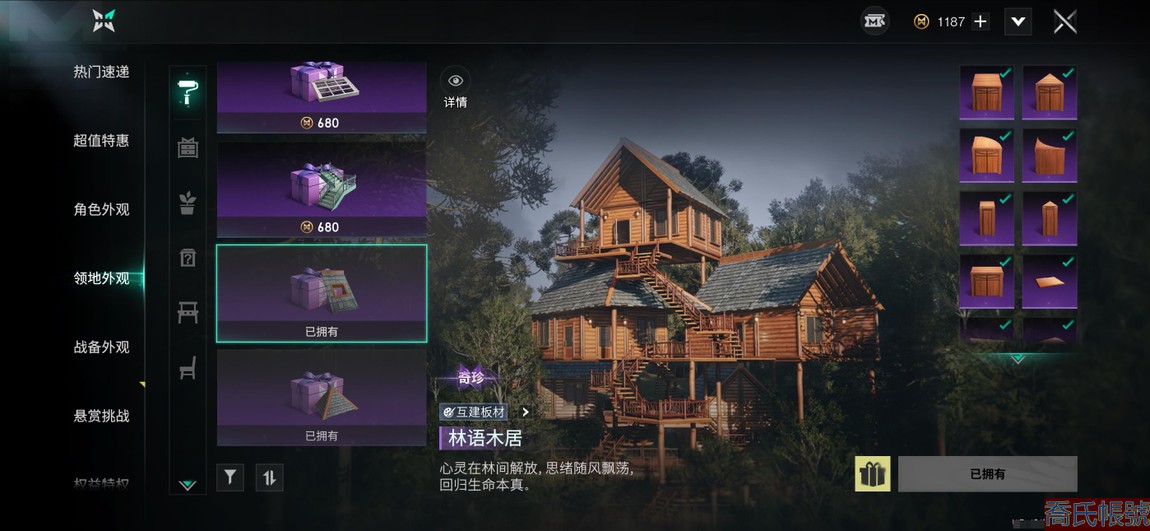Open the 热门速递 shop section

pos(101,72)
